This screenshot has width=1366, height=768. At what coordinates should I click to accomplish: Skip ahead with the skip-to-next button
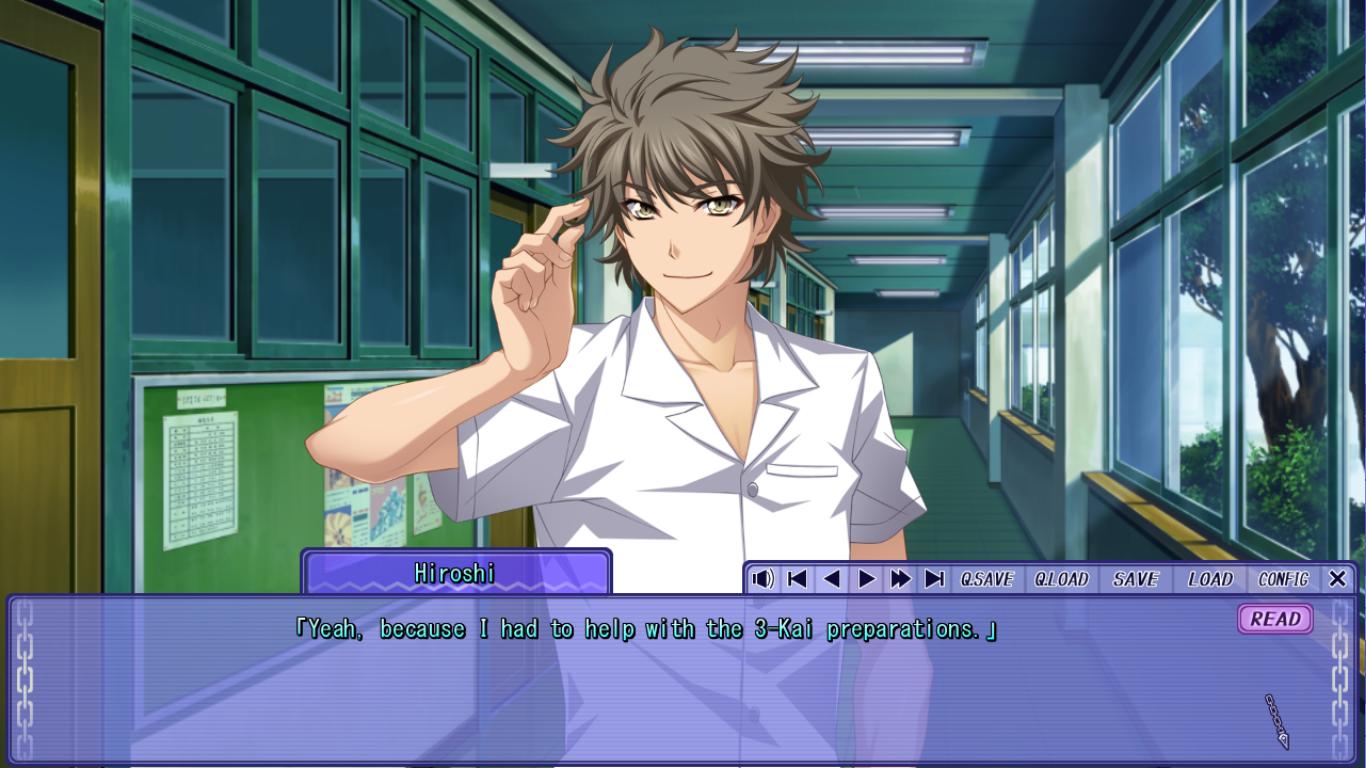[x=935, y=579]
